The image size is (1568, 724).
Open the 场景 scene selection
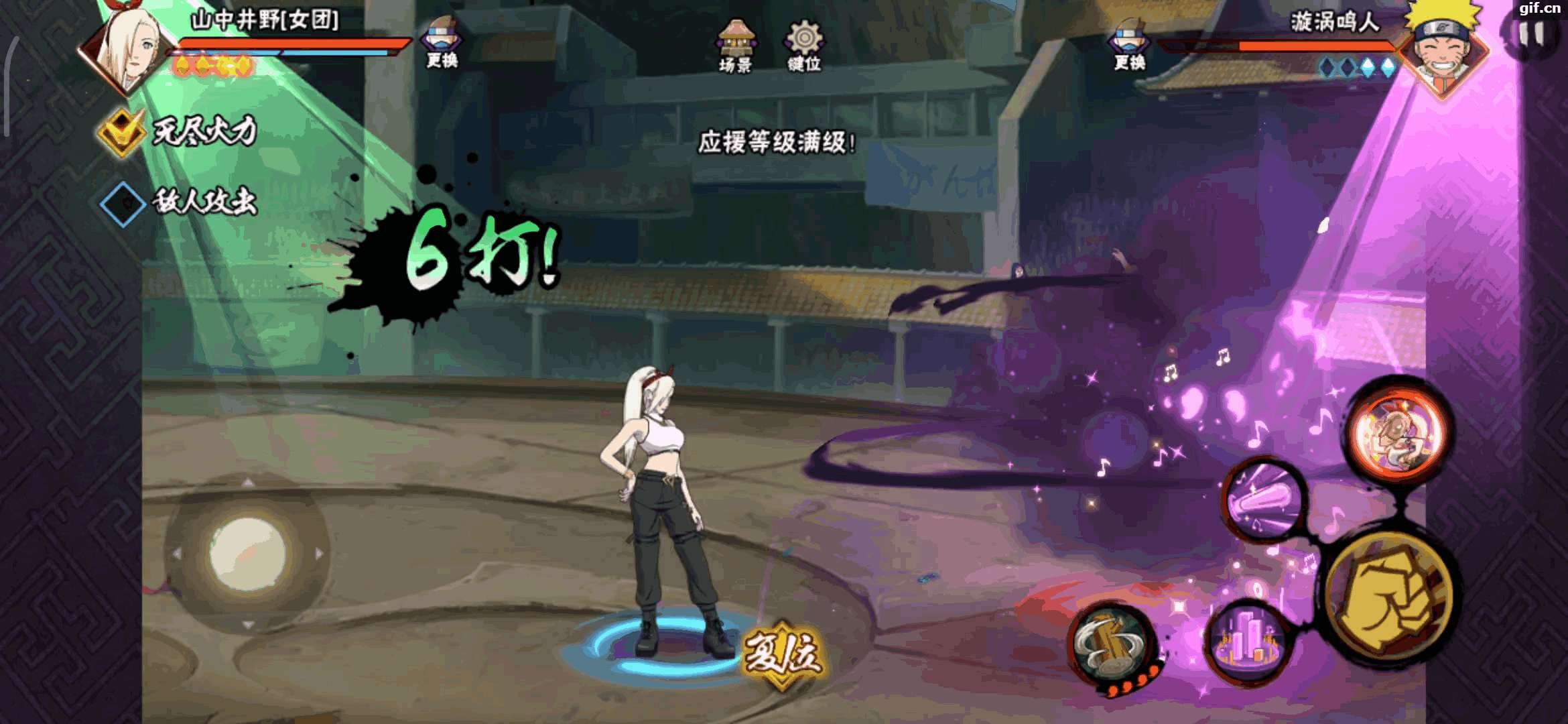click(735, 46)
